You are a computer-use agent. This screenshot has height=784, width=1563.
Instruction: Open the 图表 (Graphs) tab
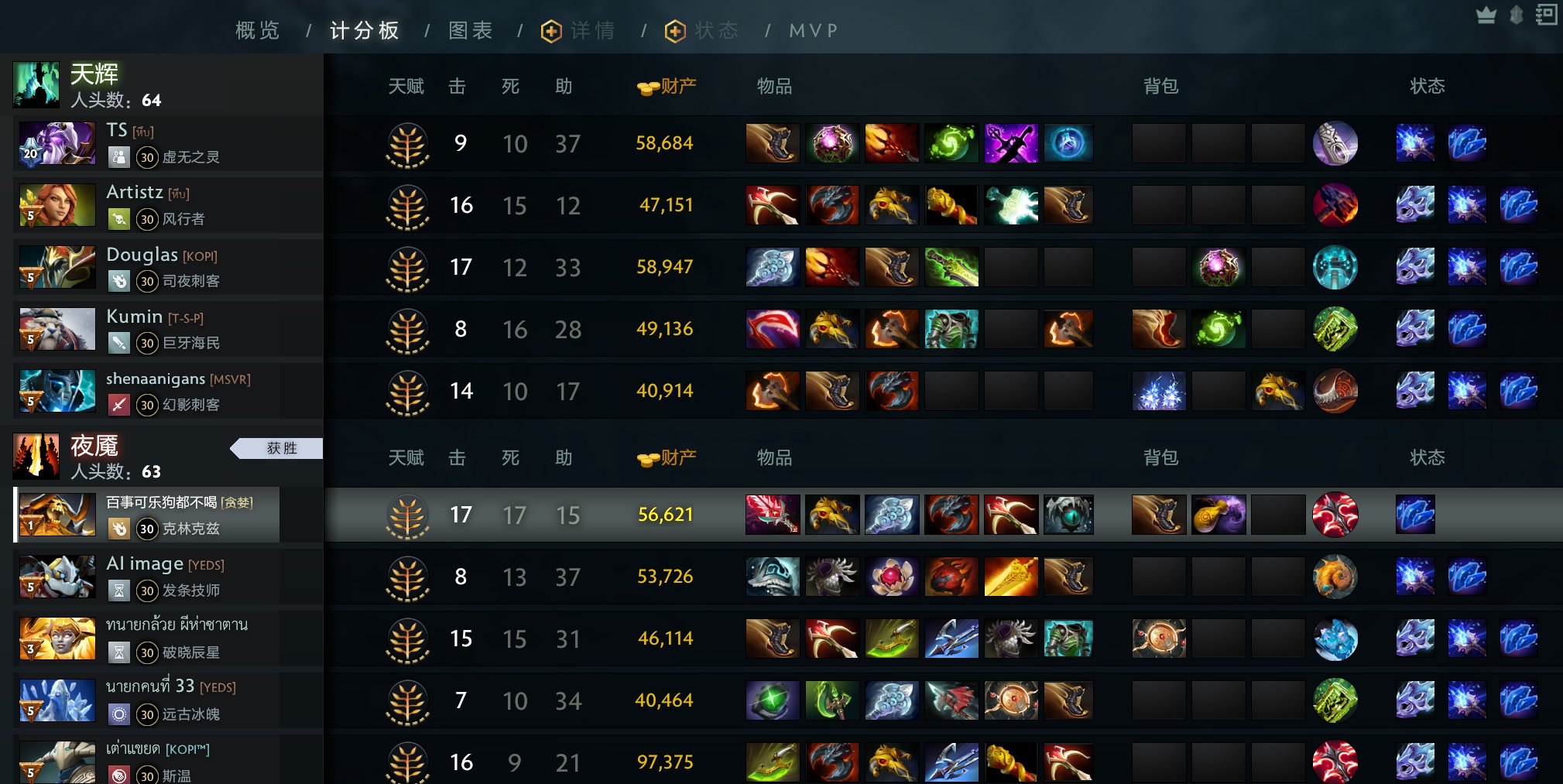(x=470, y=30)
